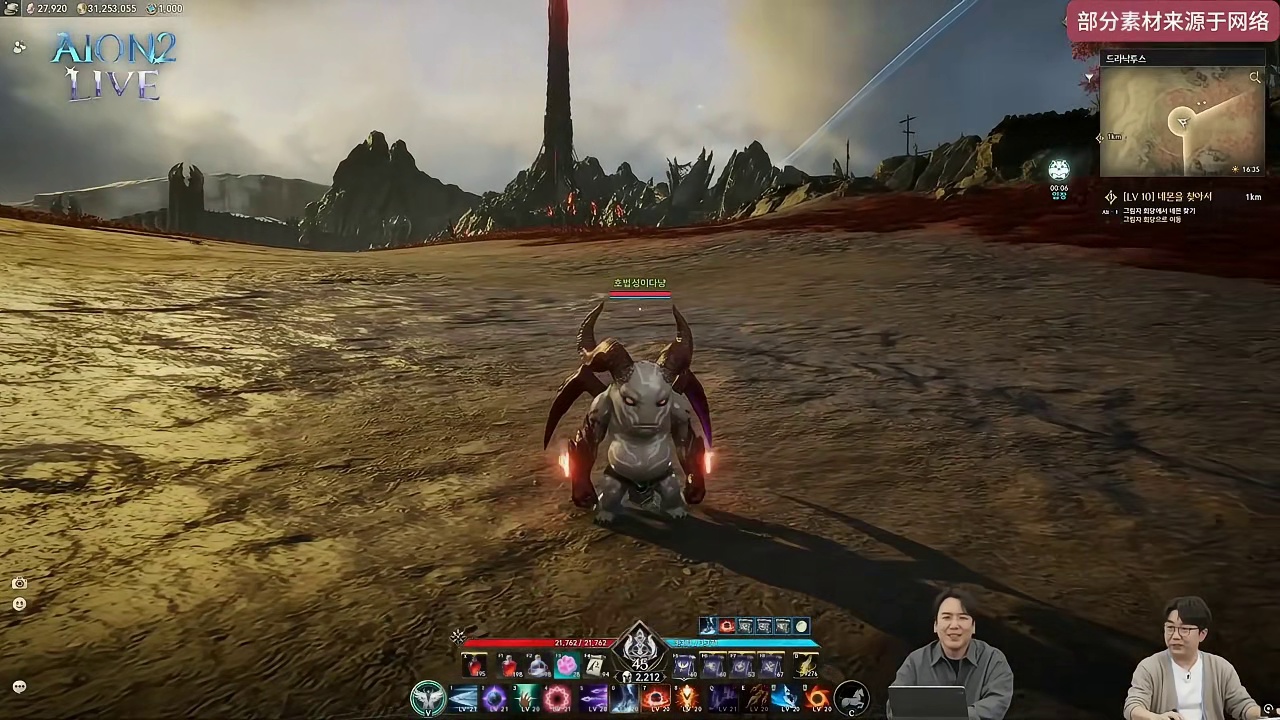Click the AION2 LIVE logo

(x=114, y=65)
